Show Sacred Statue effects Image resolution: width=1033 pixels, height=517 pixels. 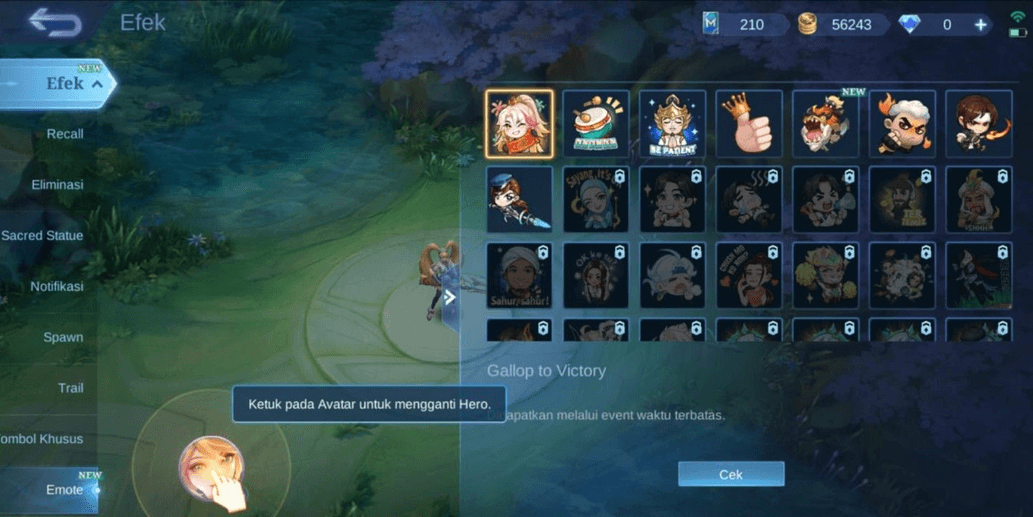click(x=42, y=236)
